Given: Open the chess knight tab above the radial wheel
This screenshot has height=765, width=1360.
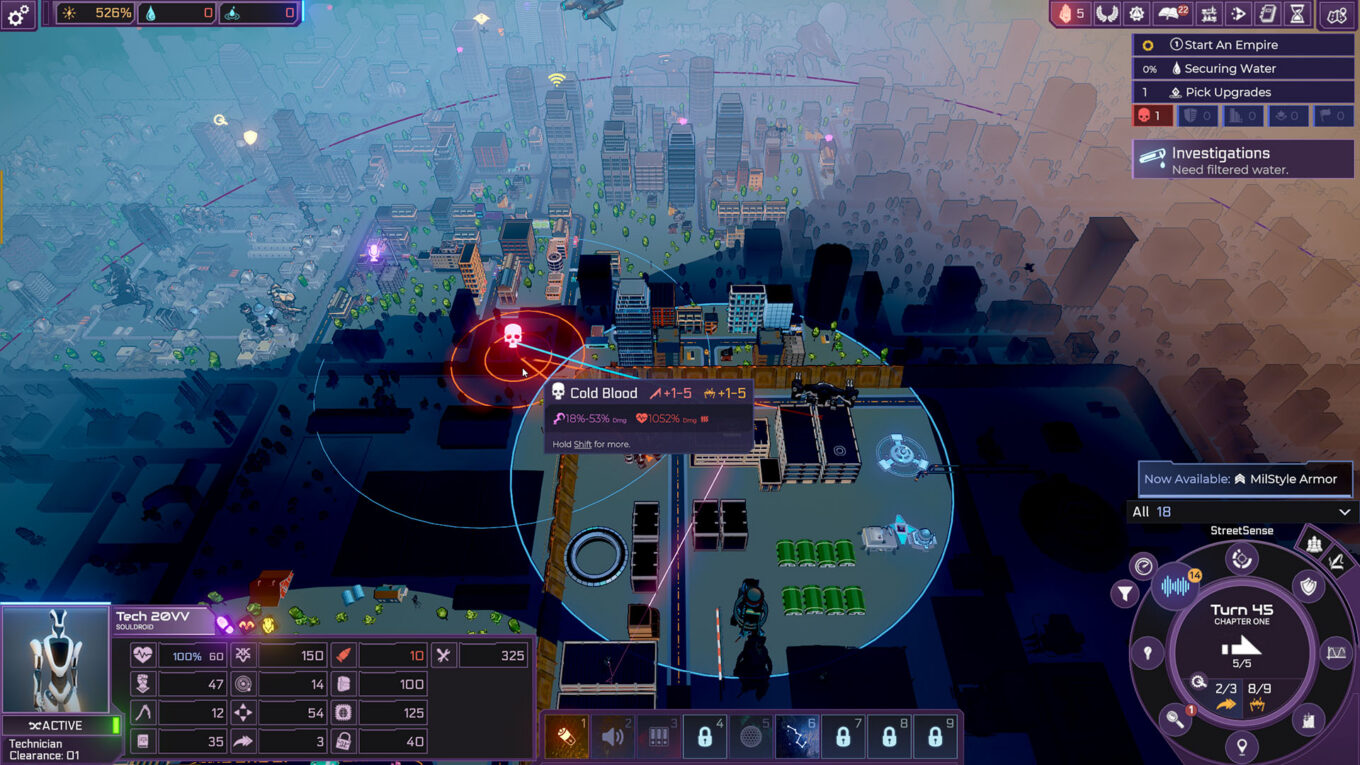Looking at the screenshot, I should [x=1313, y=542].
